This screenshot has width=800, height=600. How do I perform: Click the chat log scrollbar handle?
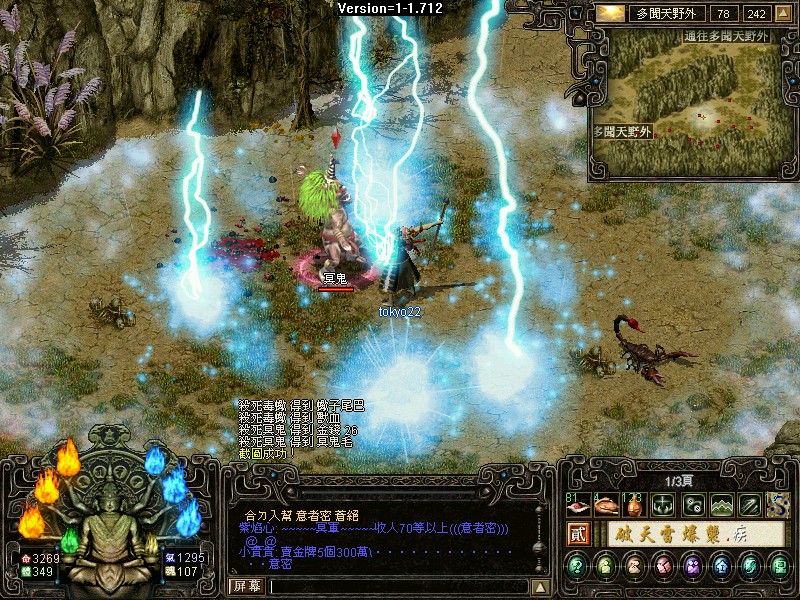point(540,548)
